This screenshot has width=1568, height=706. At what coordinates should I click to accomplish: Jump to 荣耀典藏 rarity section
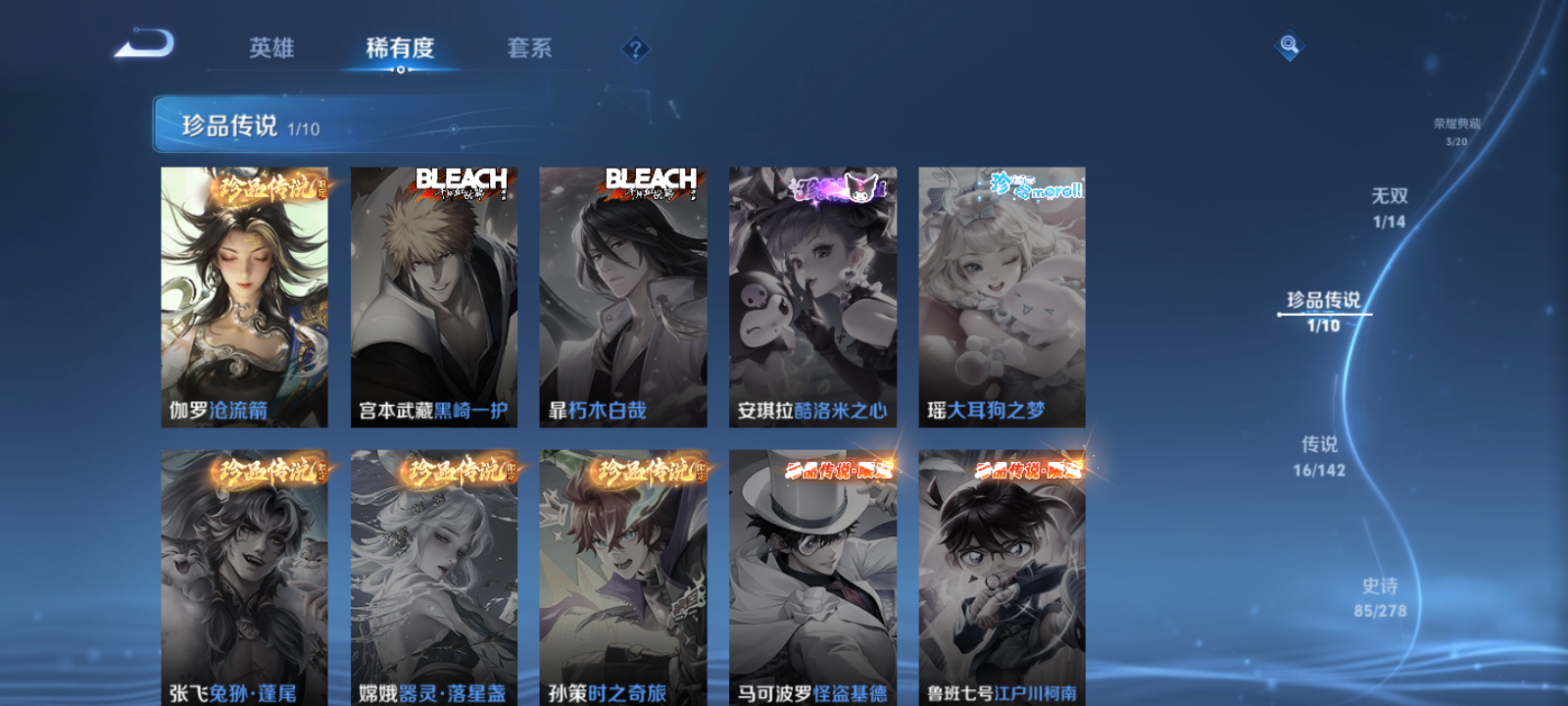pos(1457,127)
